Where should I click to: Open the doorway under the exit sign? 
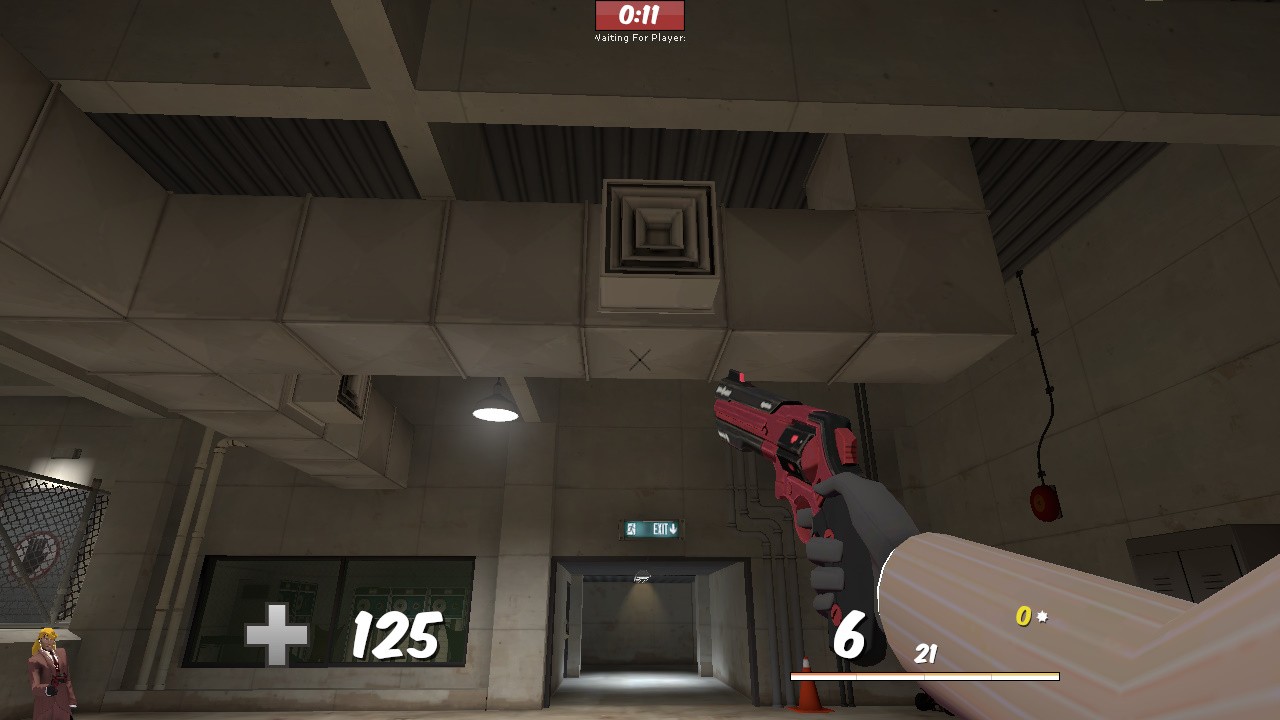coord(642,625)
